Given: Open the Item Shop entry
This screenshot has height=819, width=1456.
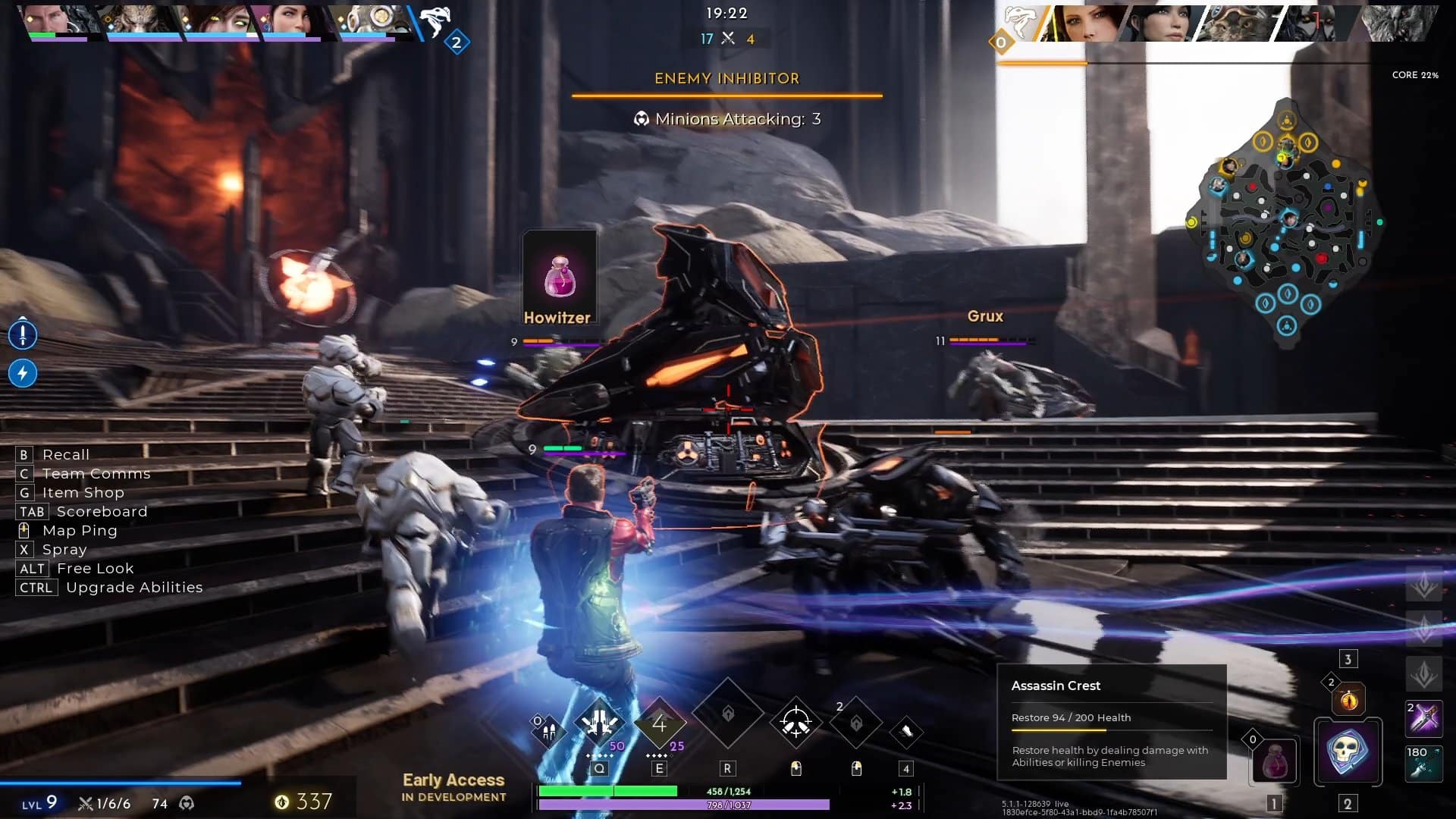Looking at the screenshot, I should (x=83, y=492).
